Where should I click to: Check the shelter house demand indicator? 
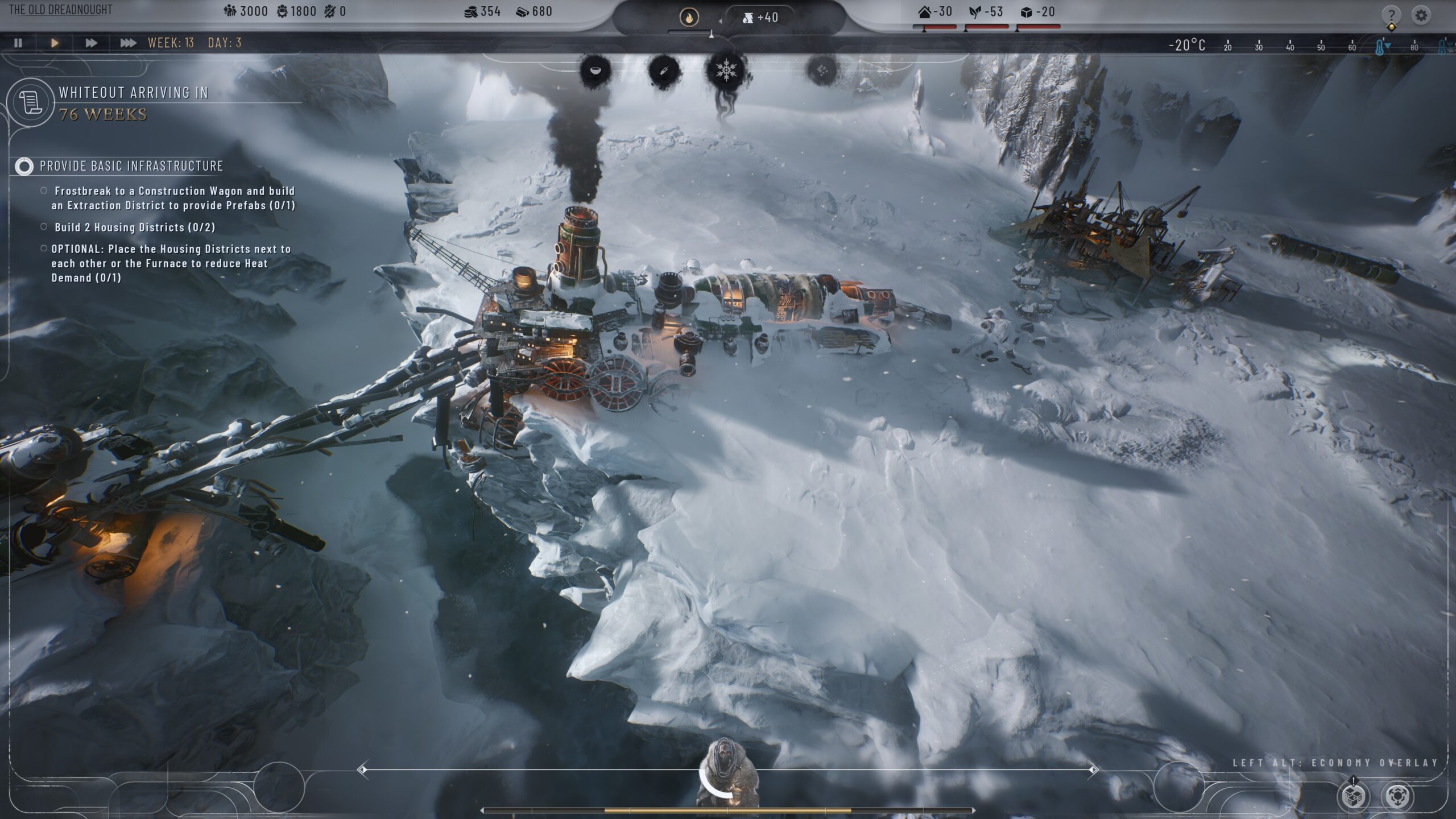pos(934,13)
